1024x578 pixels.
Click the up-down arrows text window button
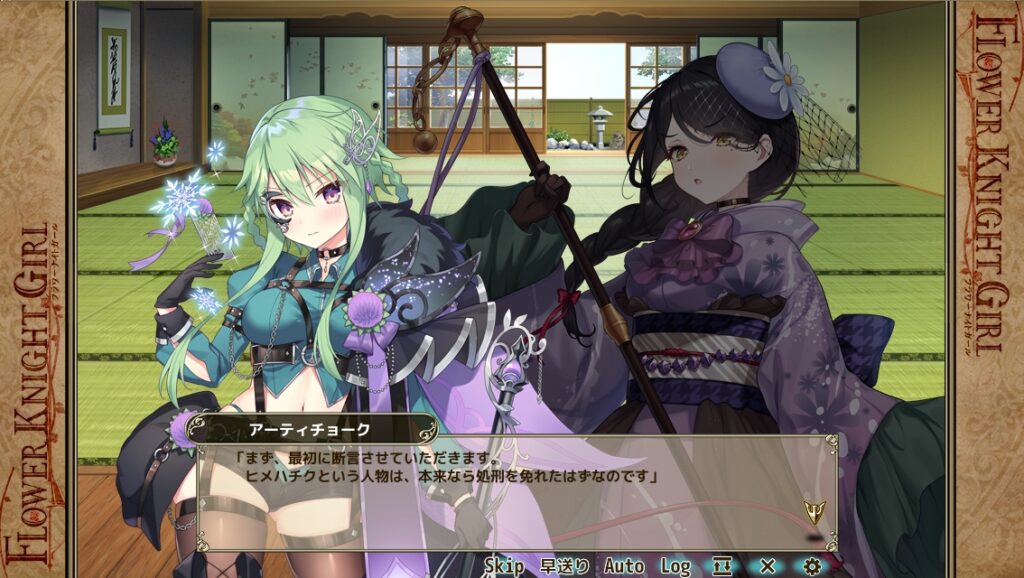(x=722, y=566)
